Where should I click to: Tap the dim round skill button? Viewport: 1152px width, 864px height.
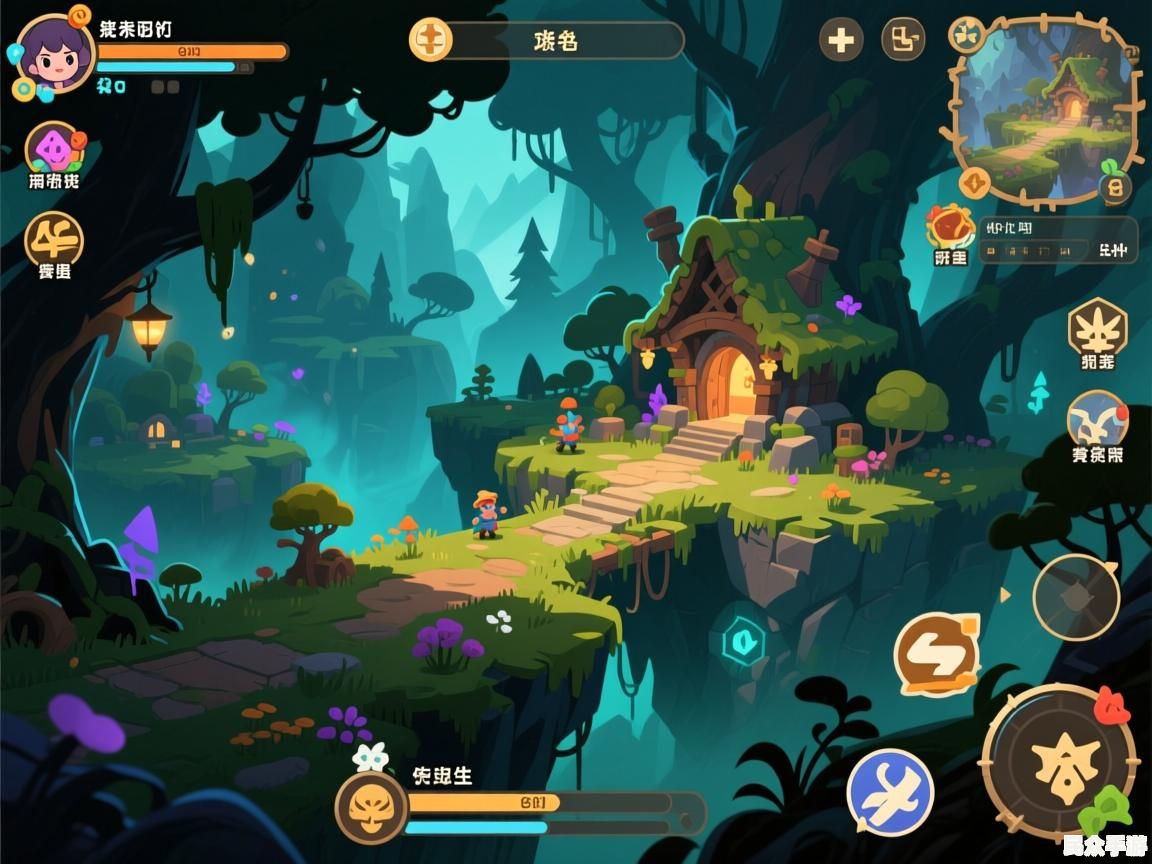[x=1076, y=597]
